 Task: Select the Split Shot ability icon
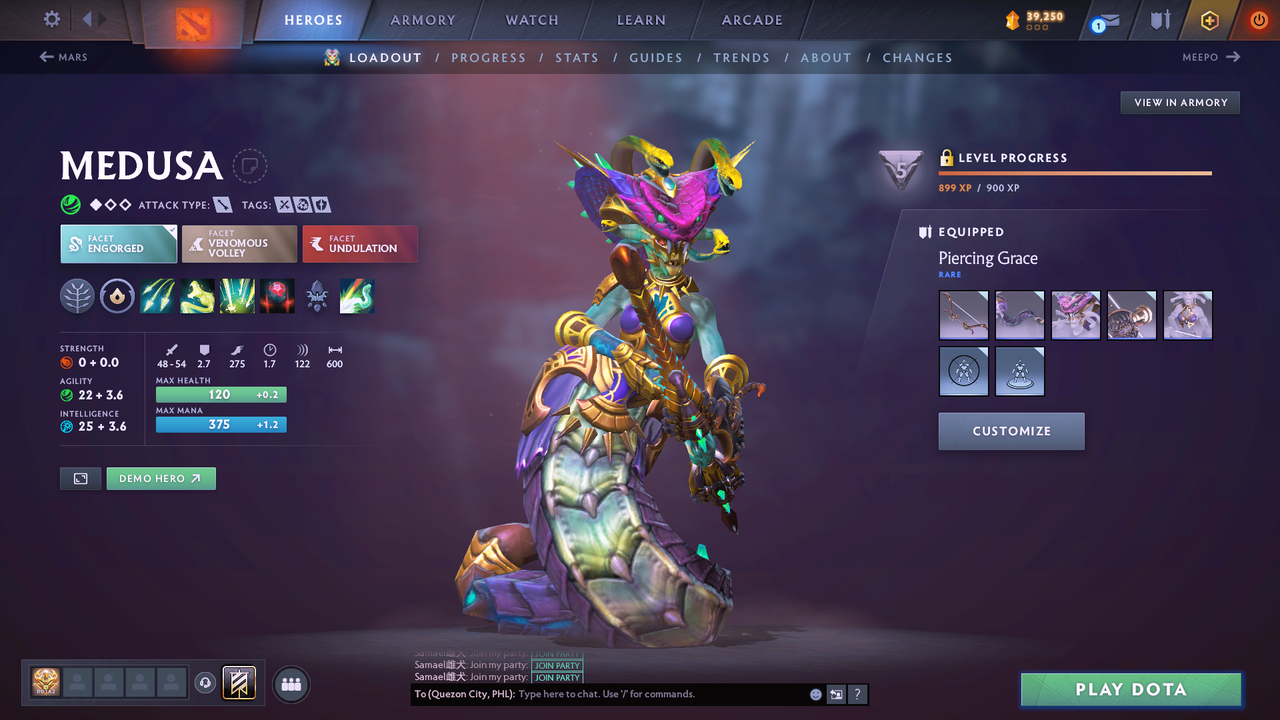point(157,296)
